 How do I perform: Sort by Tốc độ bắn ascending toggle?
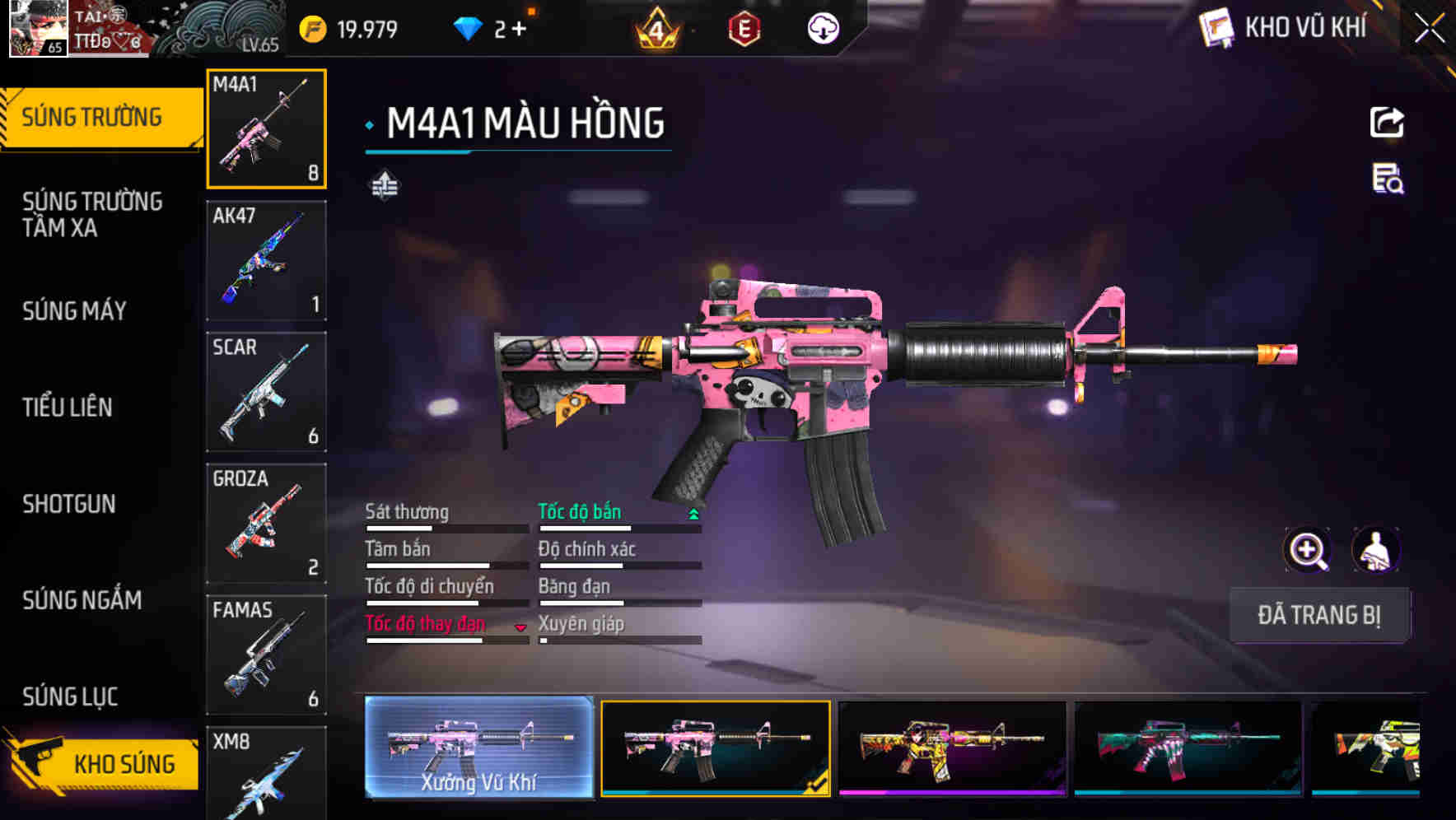693,514
